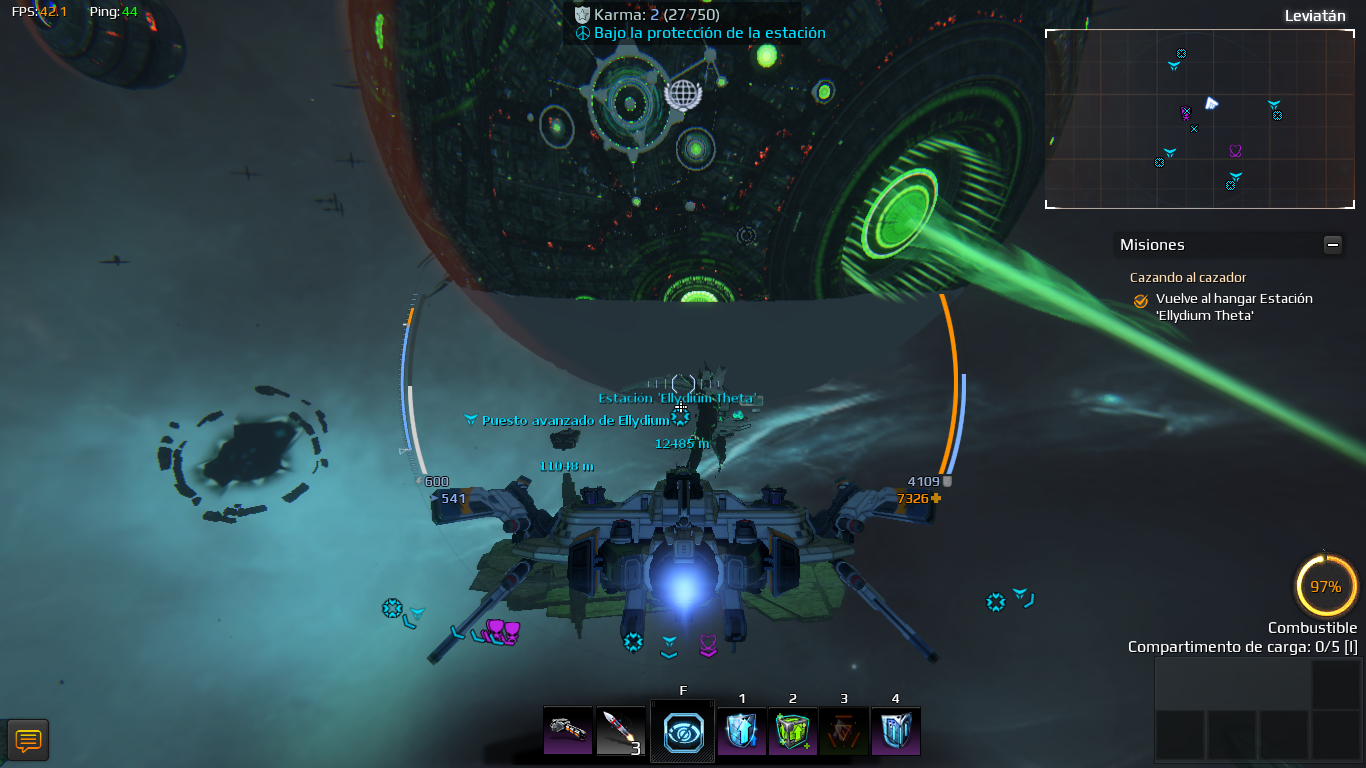The height and width of the screenshot is (768, 1366).
Task: Activate the blue shield module in slot 4
Action: (x=896, y=731)
